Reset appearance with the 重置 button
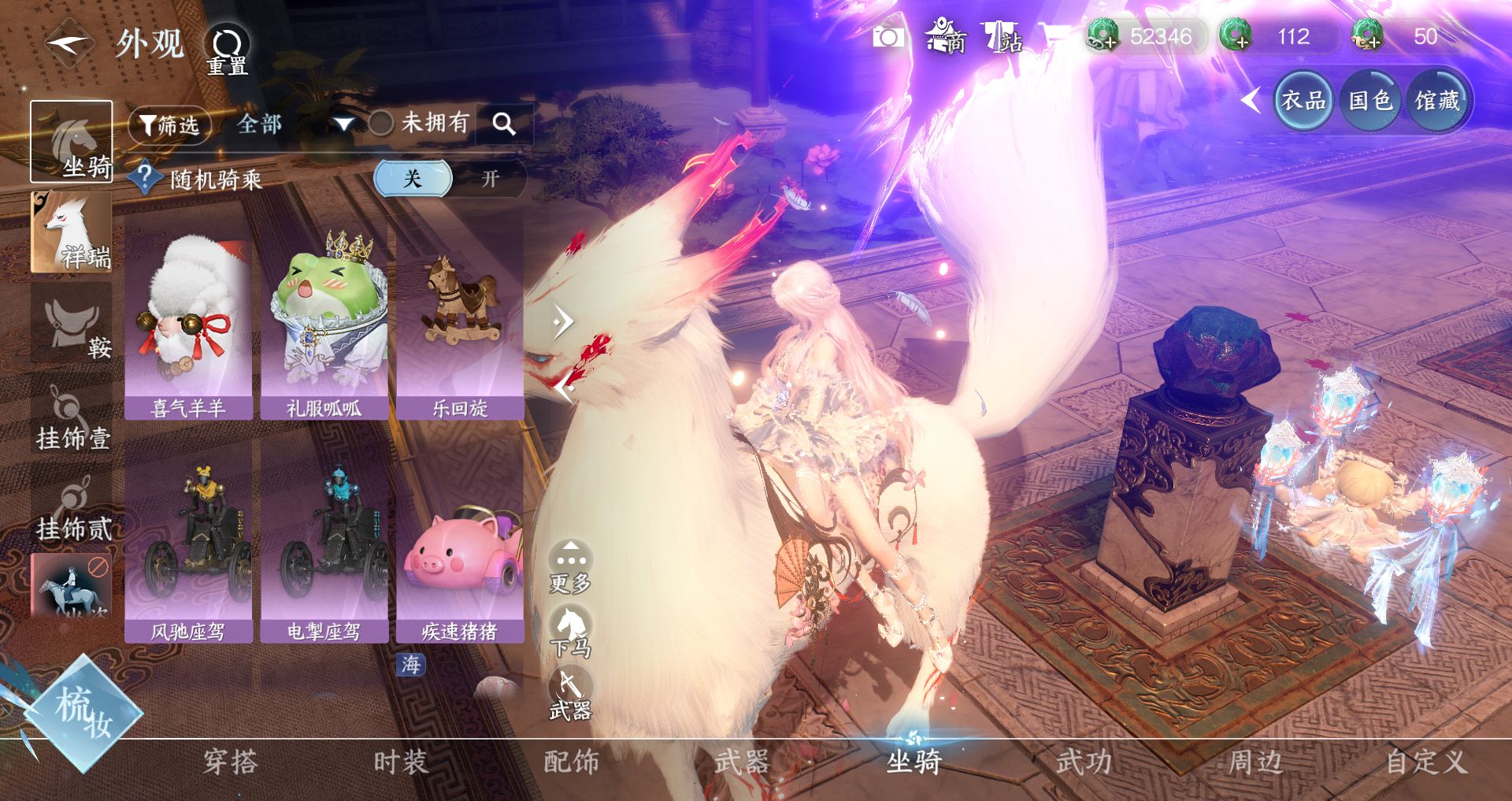The width and height of the screenshot is (1512, 801). point(228,49)
